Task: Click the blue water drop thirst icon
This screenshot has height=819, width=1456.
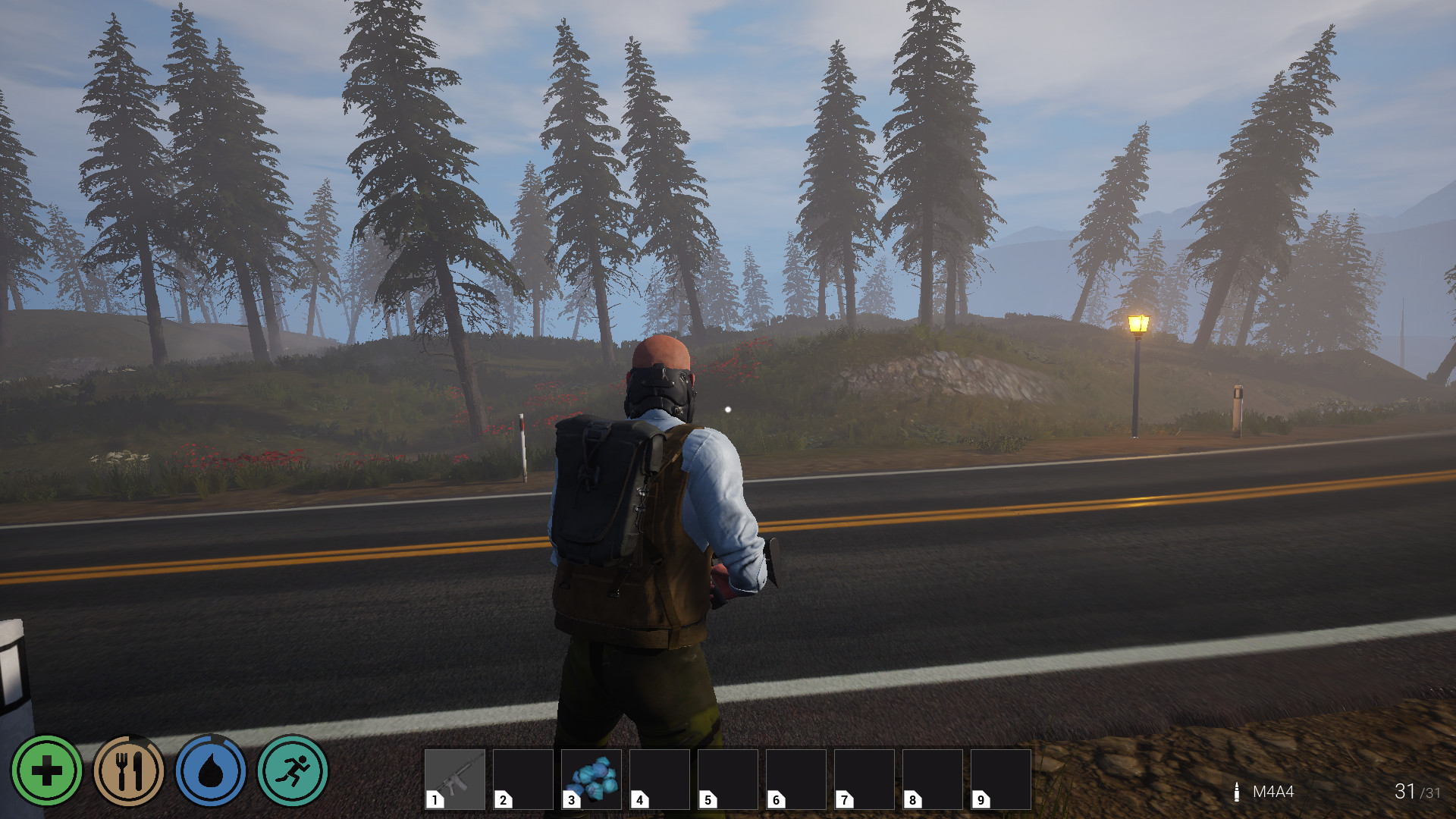Action: 211,771
